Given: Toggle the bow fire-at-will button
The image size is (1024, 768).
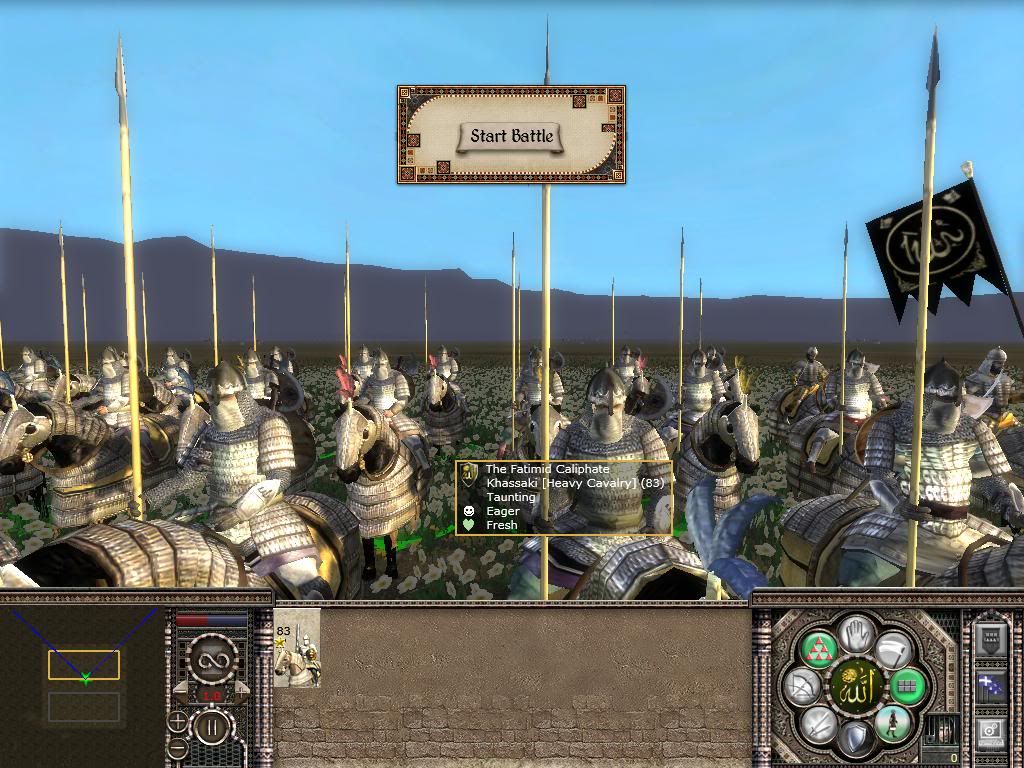Looking at the screenshot, I should [x=804, y=686].
